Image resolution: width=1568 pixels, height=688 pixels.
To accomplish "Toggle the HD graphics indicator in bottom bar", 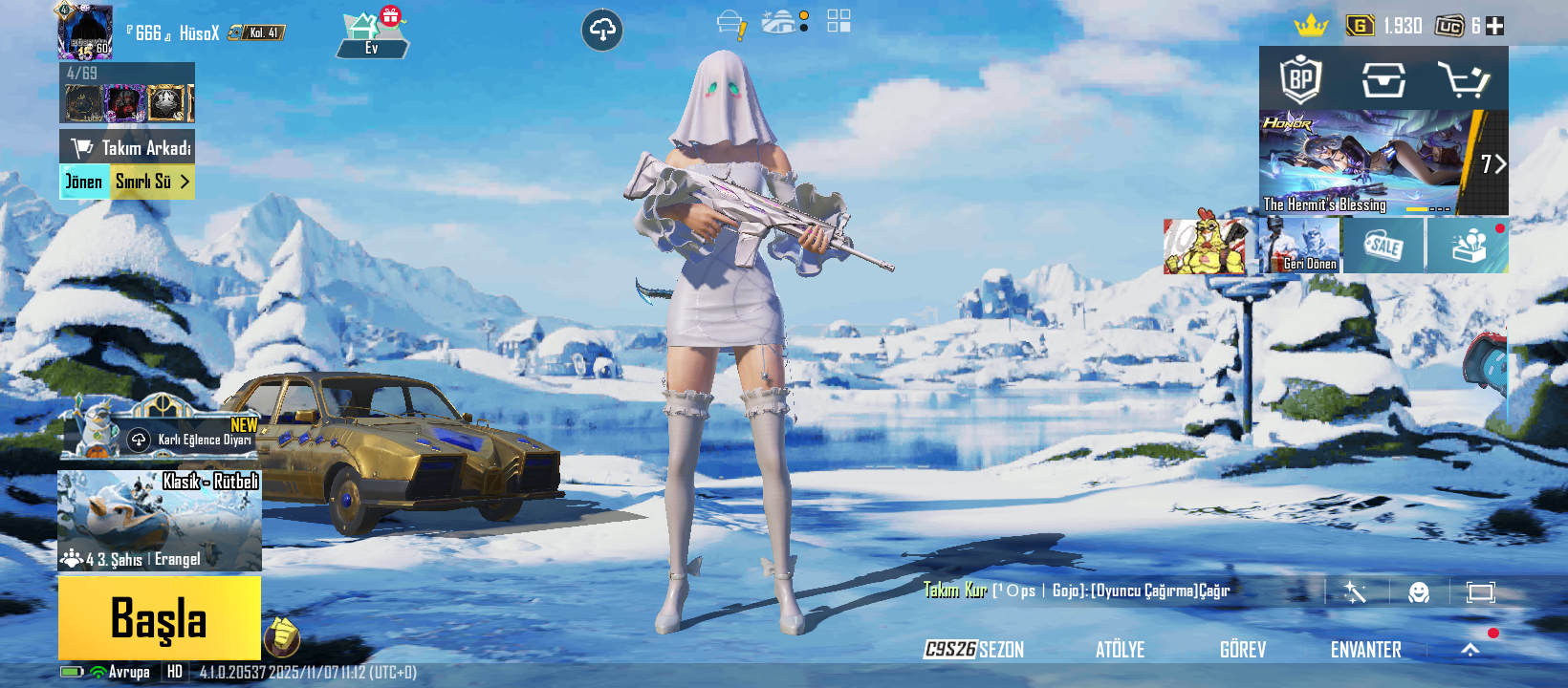I will (x=173, y=671).
